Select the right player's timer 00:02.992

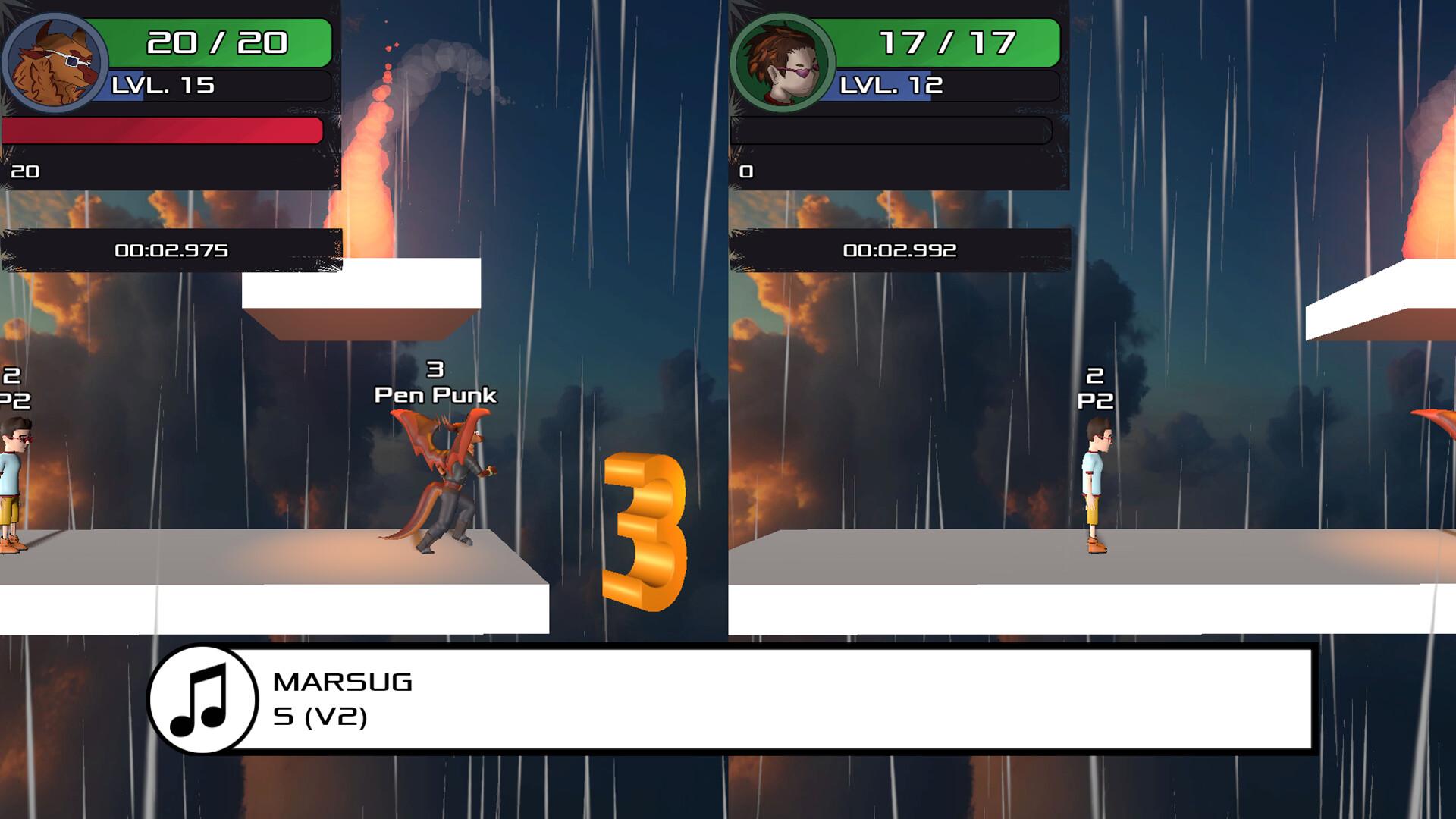point(902,249)
